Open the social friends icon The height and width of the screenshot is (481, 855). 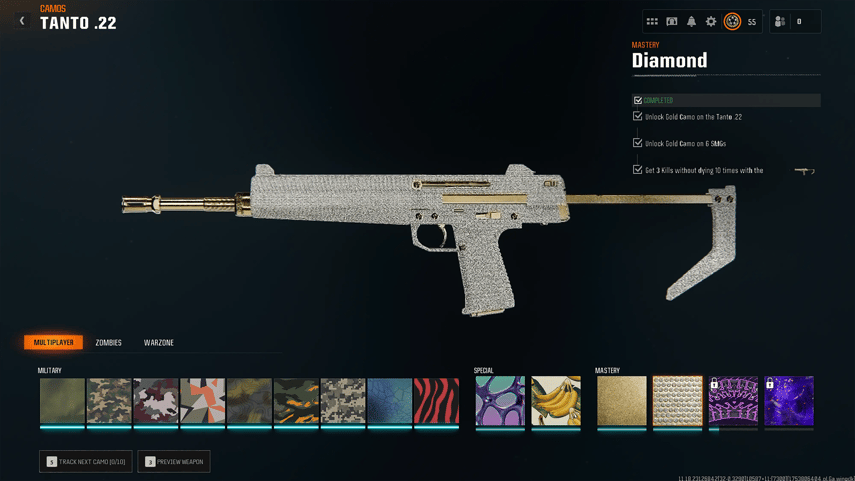coord(780,22)
